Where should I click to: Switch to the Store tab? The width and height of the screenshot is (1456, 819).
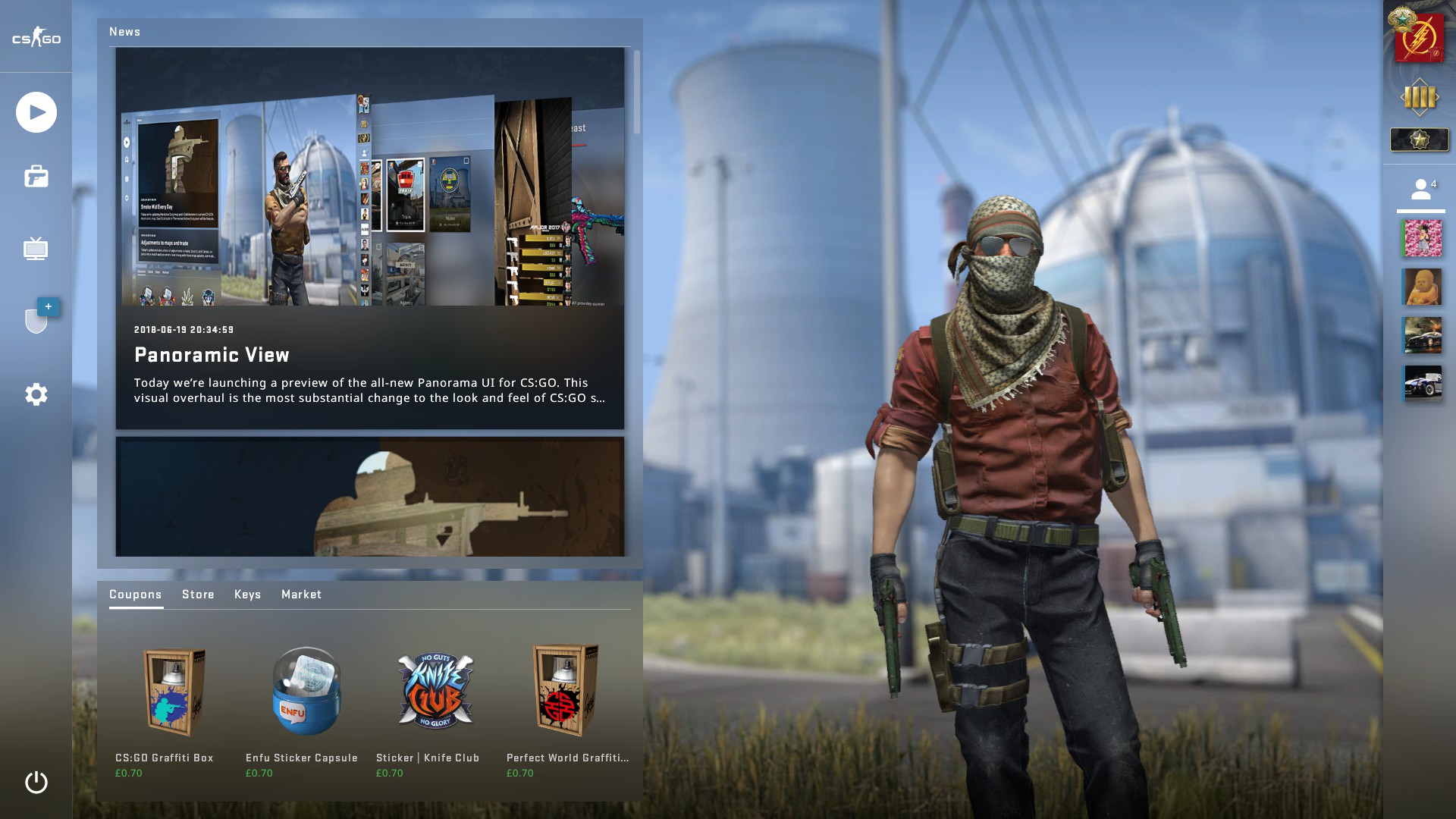pos(198,595)
